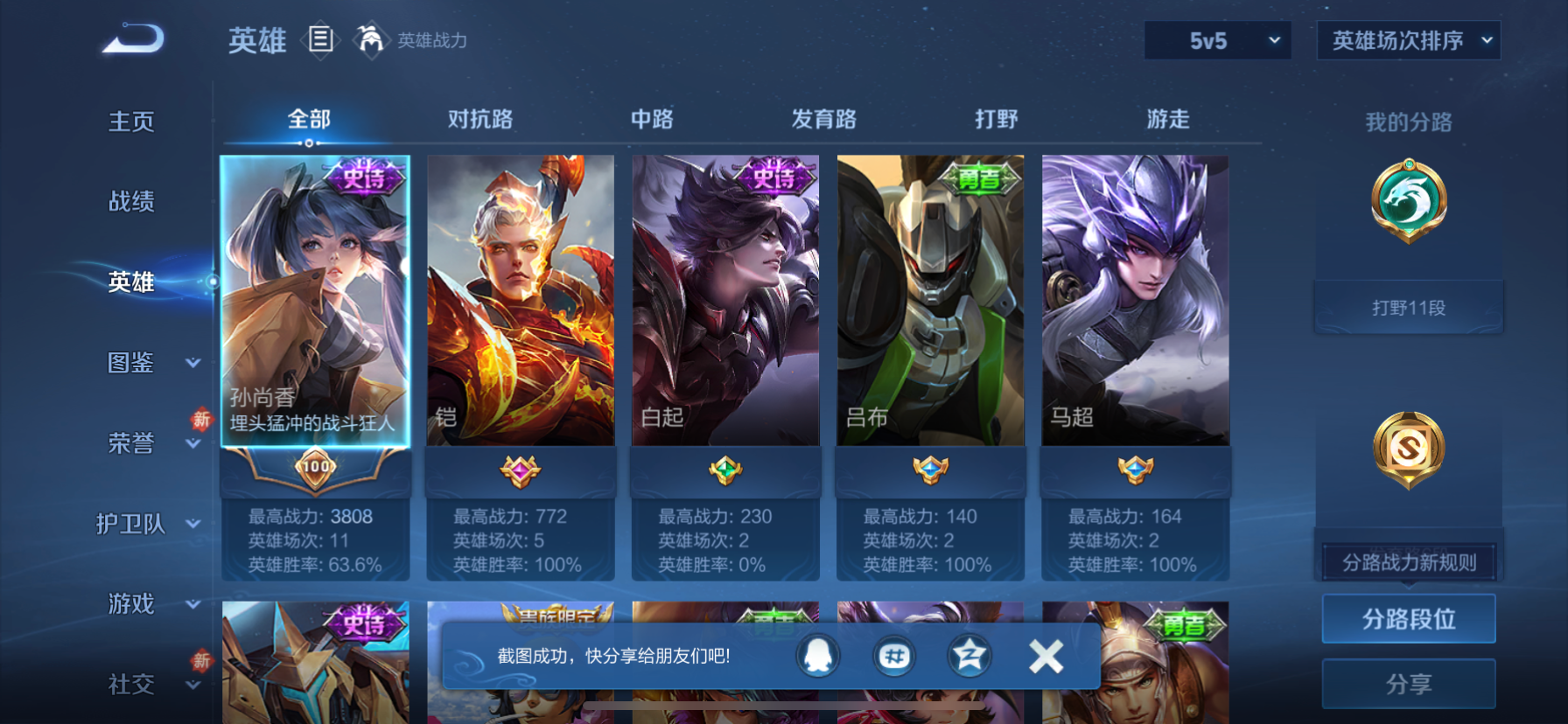The height and width of the screenshot is (724, 1568).
Task: Open the 5v5 mode dropdown
Action: 1217,40
